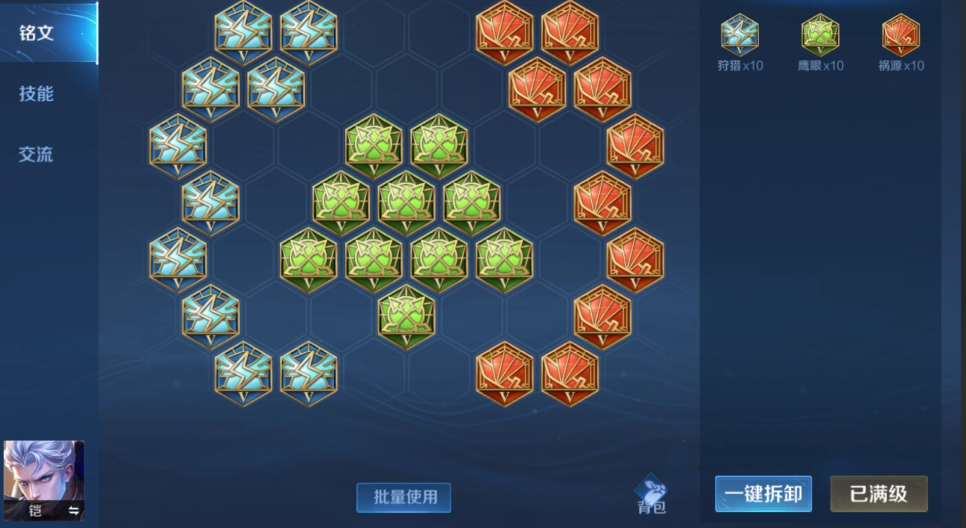This screenshot has width=966, height=528.
Task: Select the 鹰眼 x10 rune summary icon
Action: pyautogui.click(x=820, y=34)
